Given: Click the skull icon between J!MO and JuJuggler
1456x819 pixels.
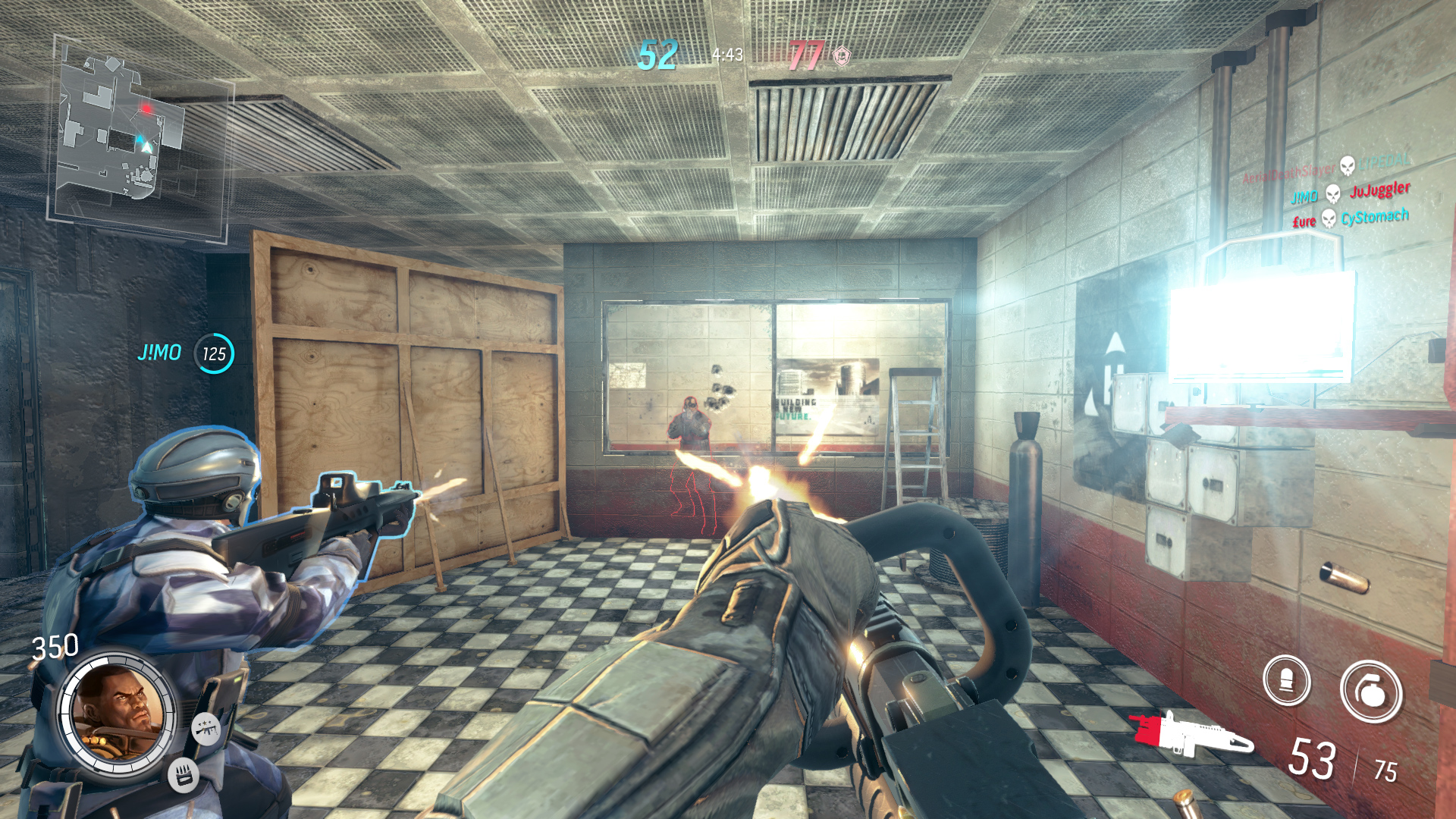Looking at the screenshot, I should tap(1332, 194).
